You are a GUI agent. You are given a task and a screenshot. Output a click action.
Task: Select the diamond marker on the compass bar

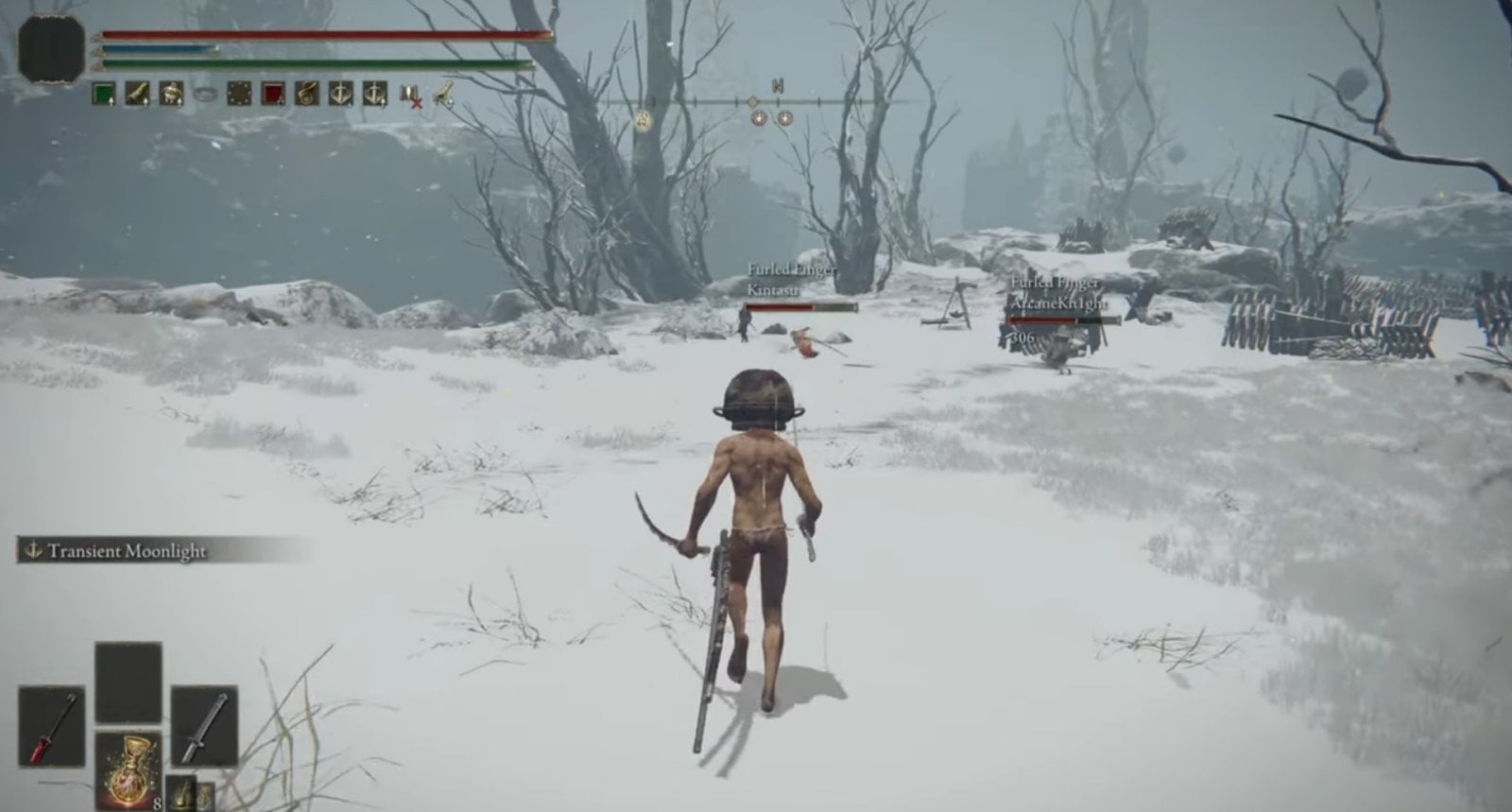753,101
